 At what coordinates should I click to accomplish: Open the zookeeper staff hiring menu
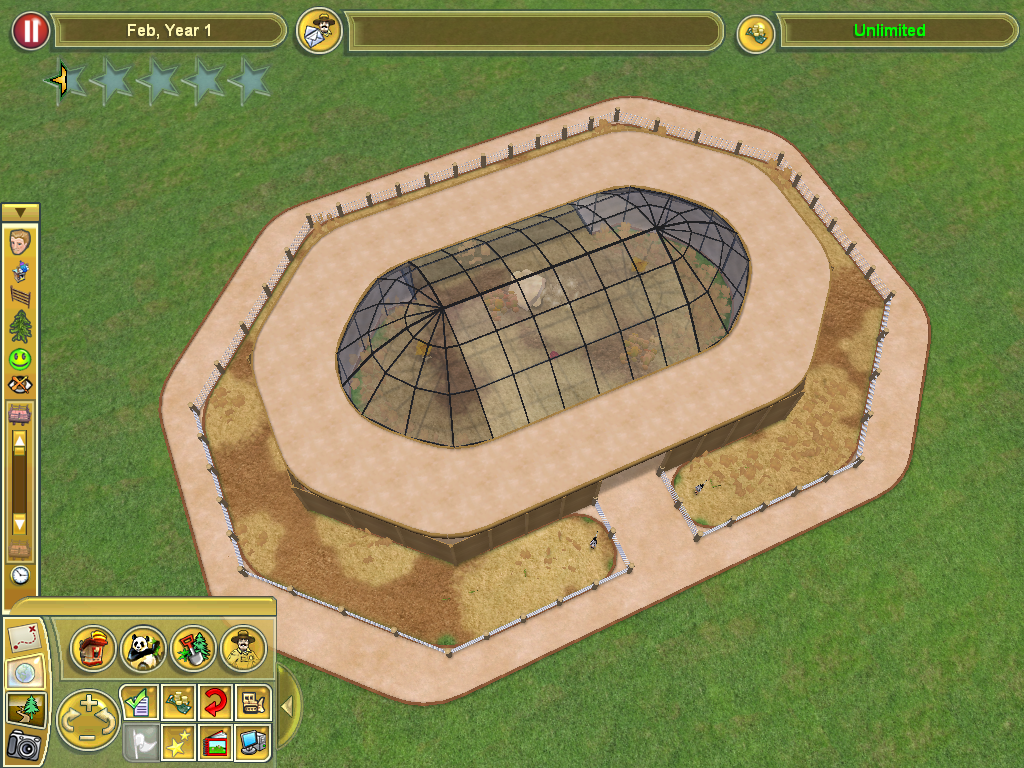(x=243, y=649)
